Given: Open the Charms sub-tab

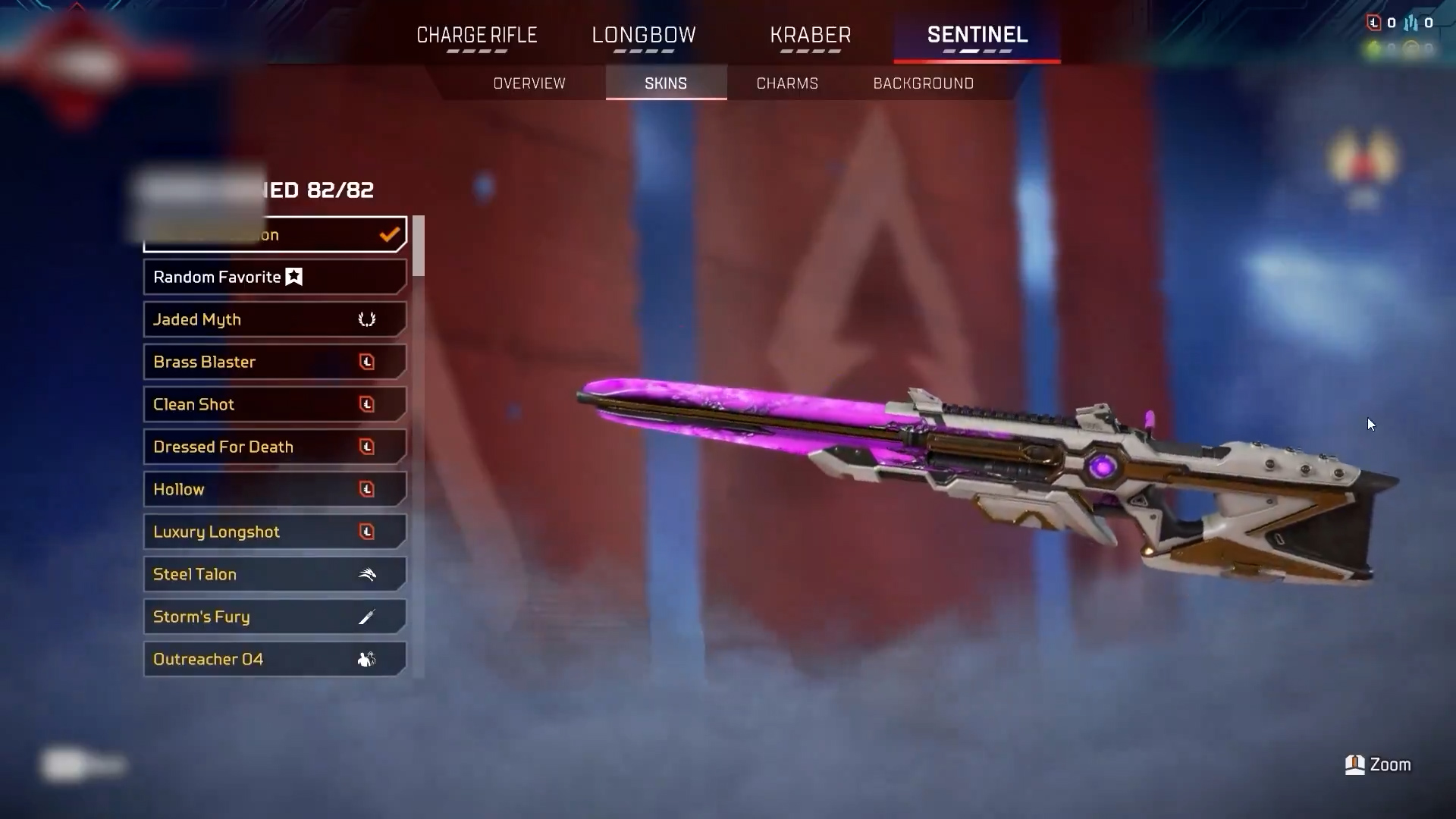Looking at the screenshot, I should pos(787,83).
